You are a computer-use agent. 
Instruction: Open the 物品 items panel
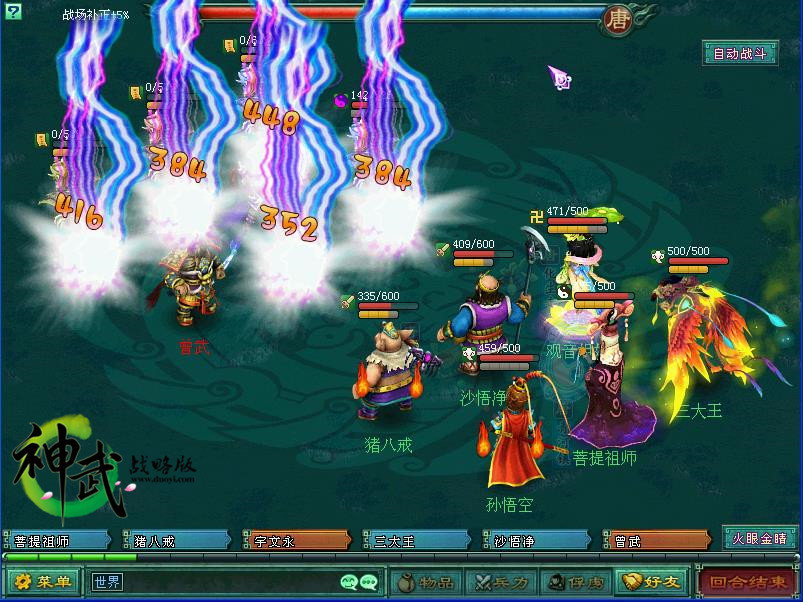coord(423,581)
